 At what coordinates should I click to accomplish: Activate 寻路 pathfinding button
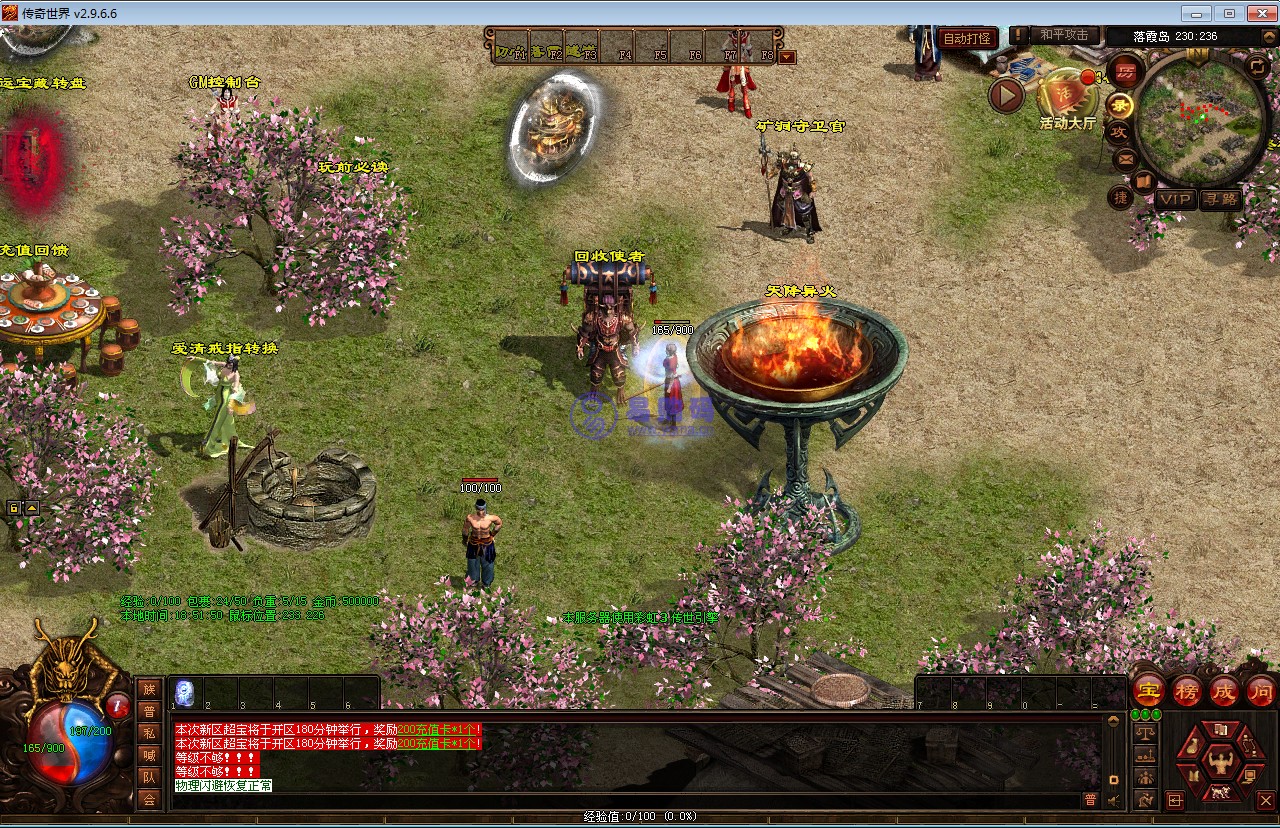(x=1220, y=199)
